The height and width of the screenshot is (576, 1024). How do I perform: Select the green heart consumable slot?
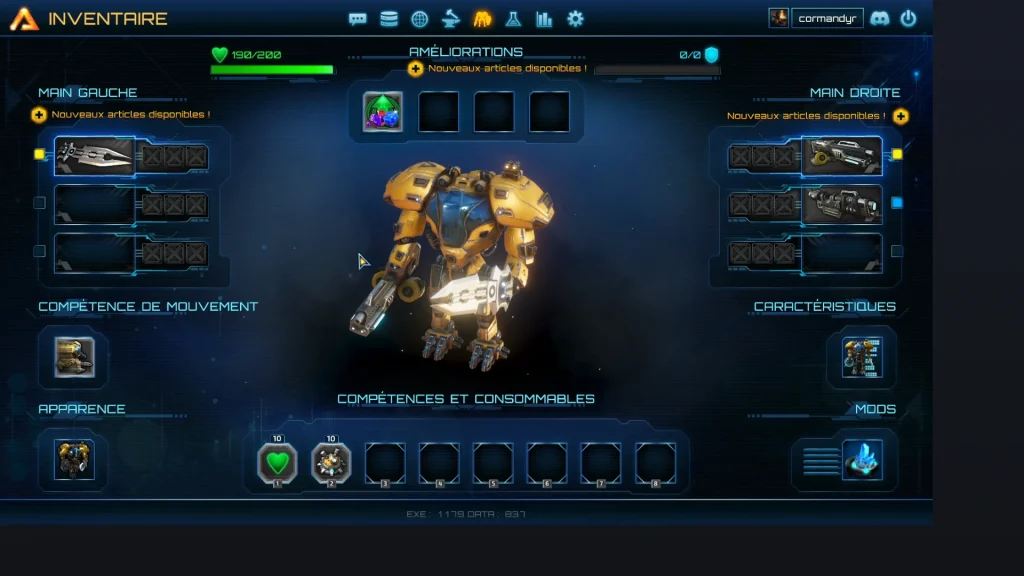[x=278, y=462]
